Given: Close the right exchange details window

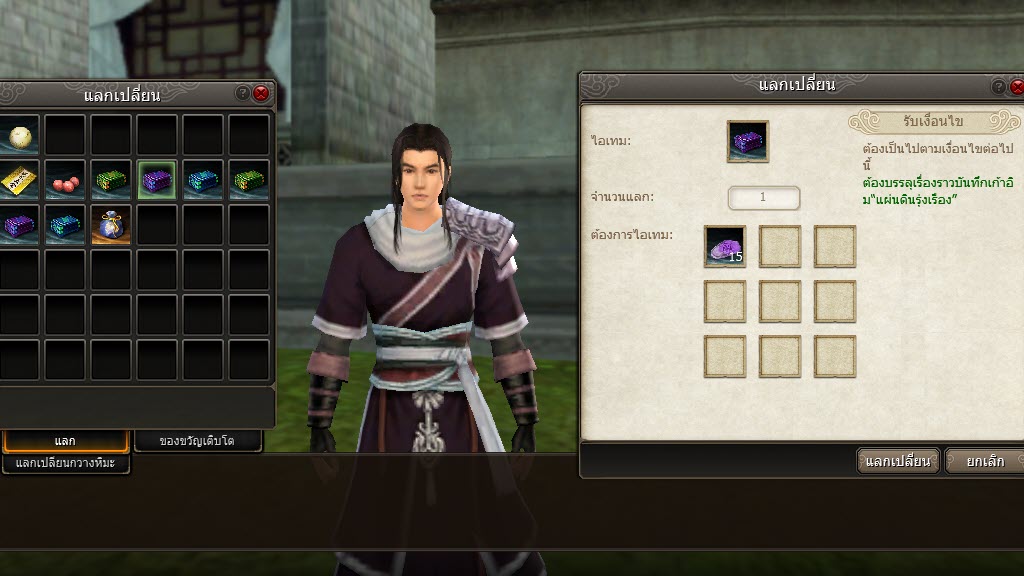Looking at the screenshot, I should pos(1017,87).
